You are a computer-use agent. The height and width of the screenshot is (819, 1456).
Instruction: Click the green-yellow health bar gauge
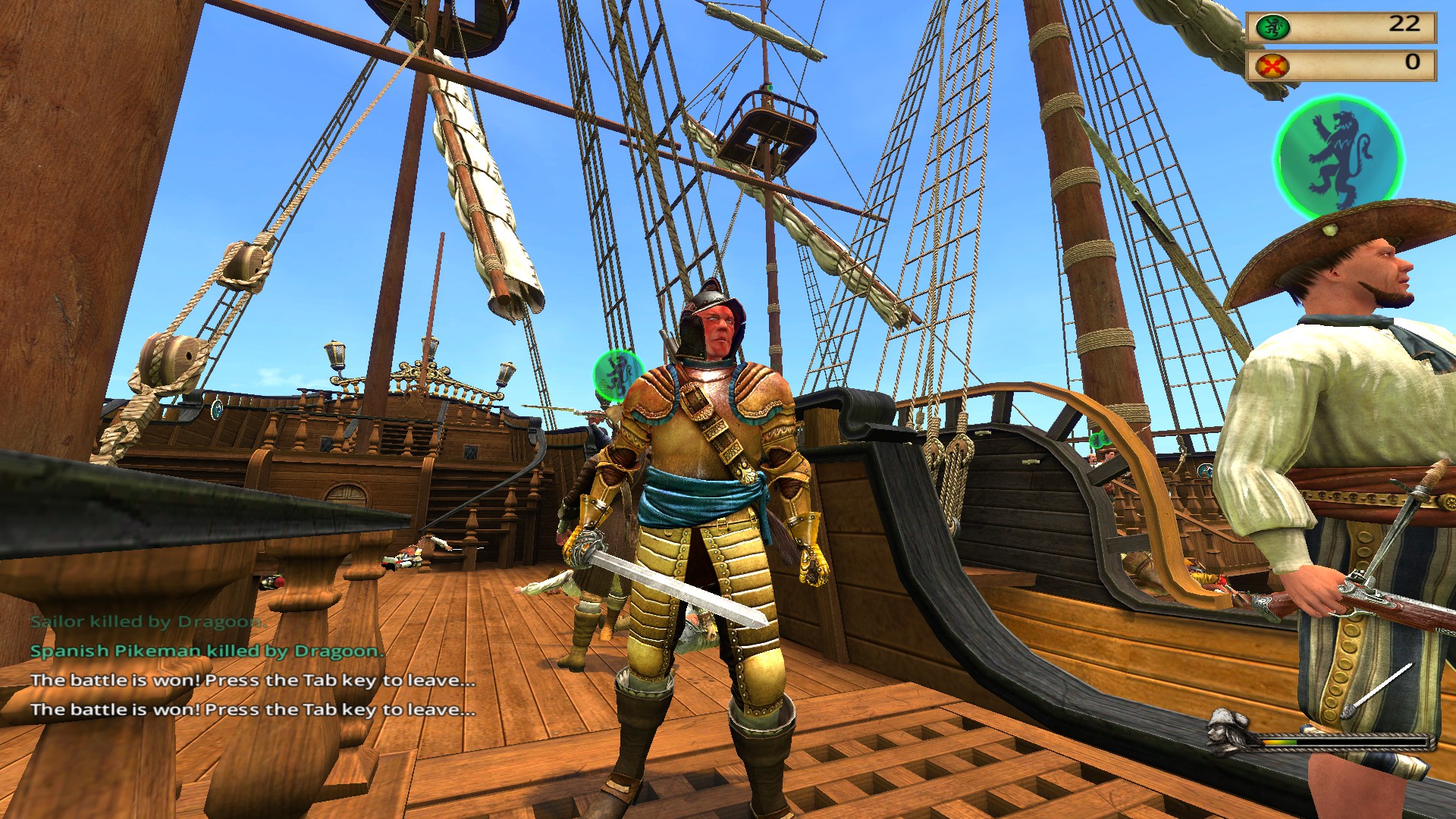click(1282, 742)
